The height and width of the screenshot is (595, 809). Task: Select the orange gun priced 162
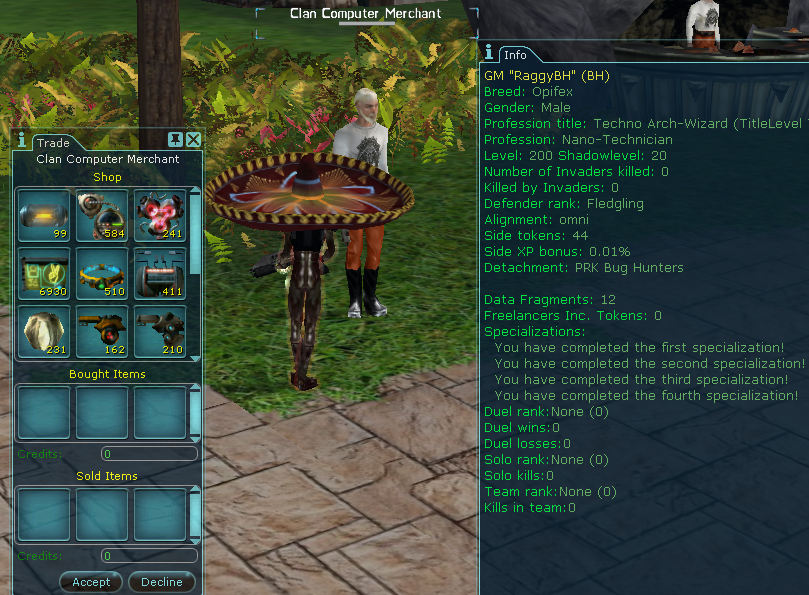pyautogui.click(x=102, y=331)
